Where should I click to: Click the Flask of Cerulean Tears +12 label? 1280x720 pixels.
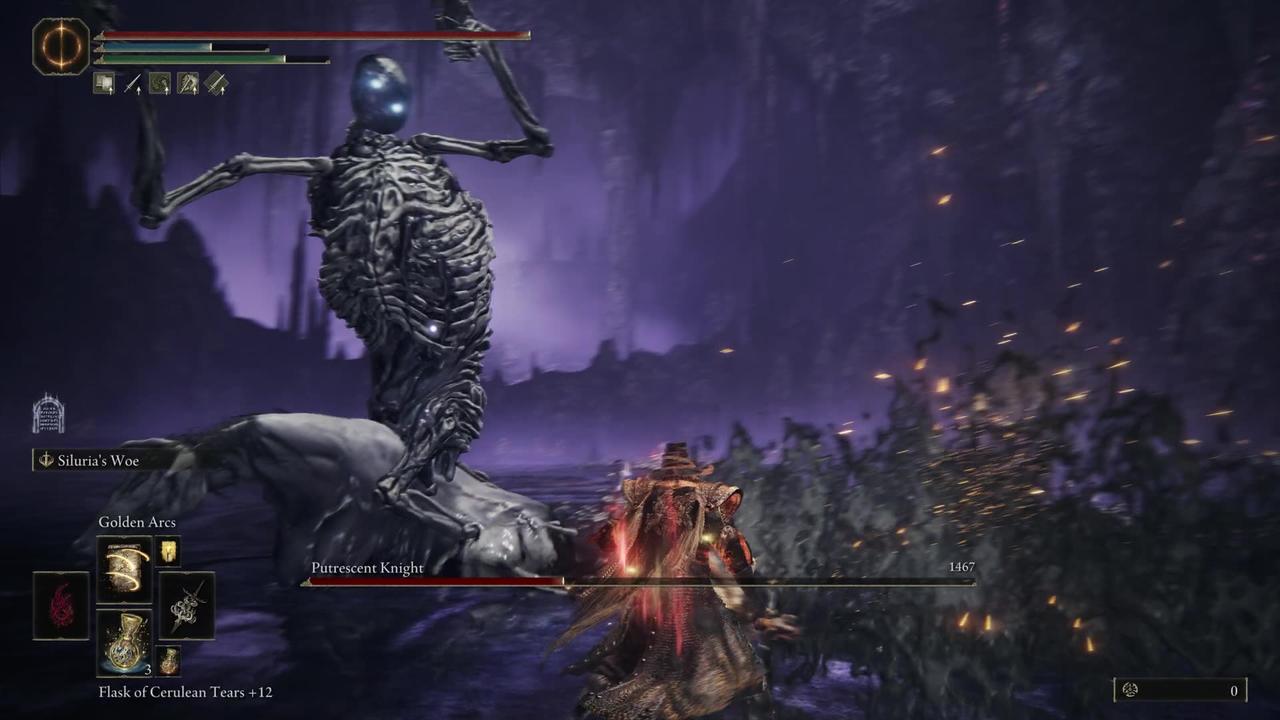click(x=185, y=691)
